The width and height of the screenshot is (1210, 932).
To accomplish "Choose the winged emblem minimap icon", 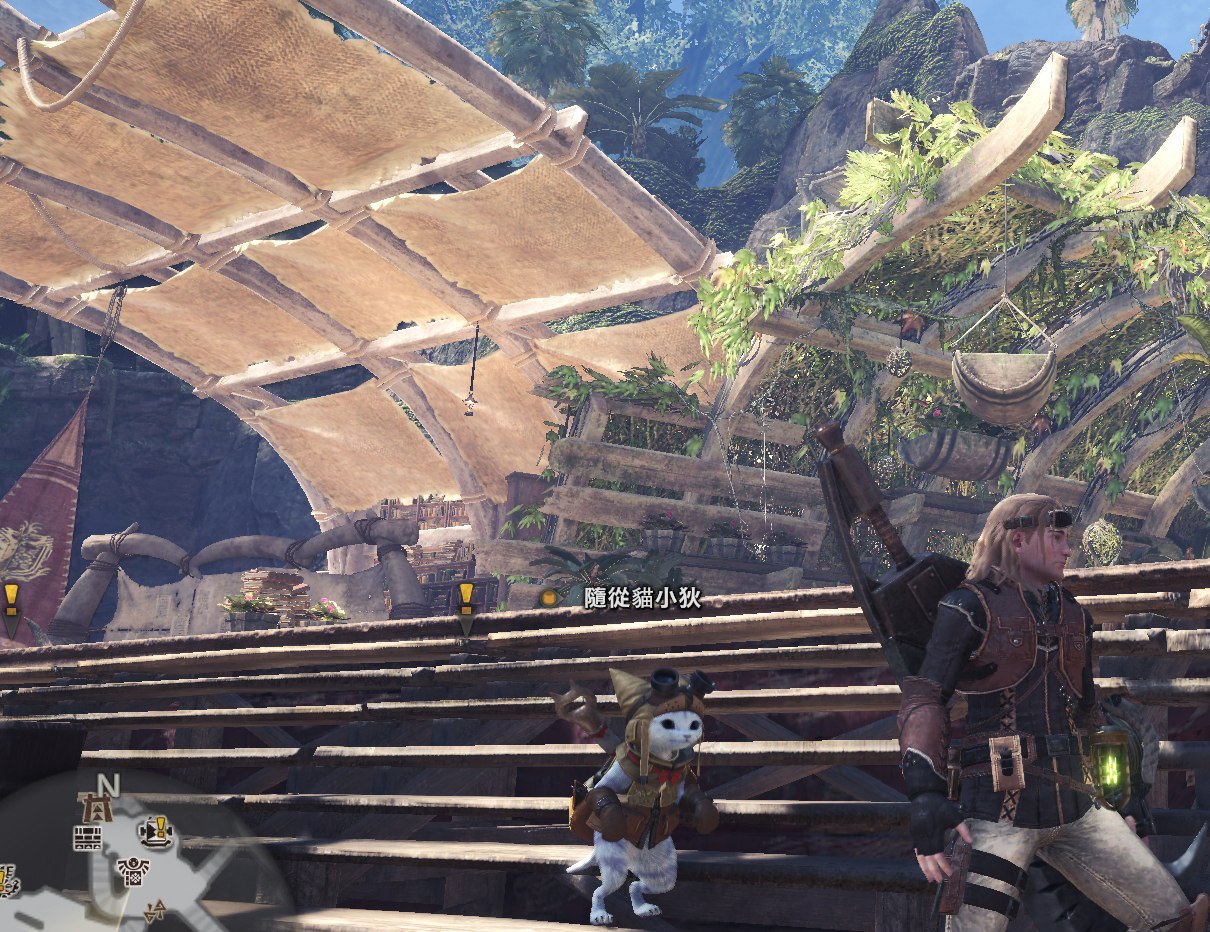I will point(132,871).
